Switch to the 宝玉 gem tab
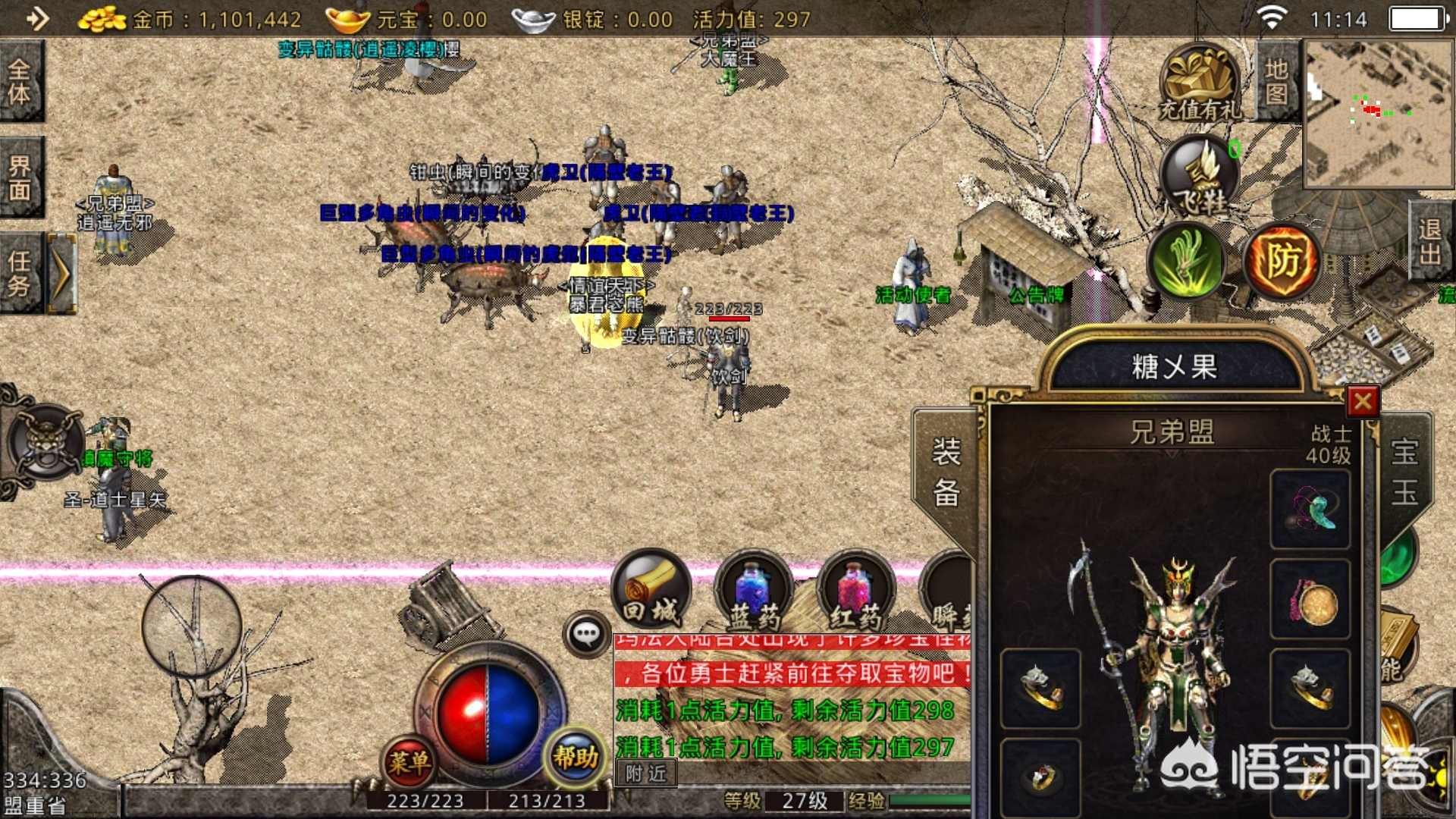Image resolution: width=1456 pixels, height=819 pixels. click(1404, 472)
